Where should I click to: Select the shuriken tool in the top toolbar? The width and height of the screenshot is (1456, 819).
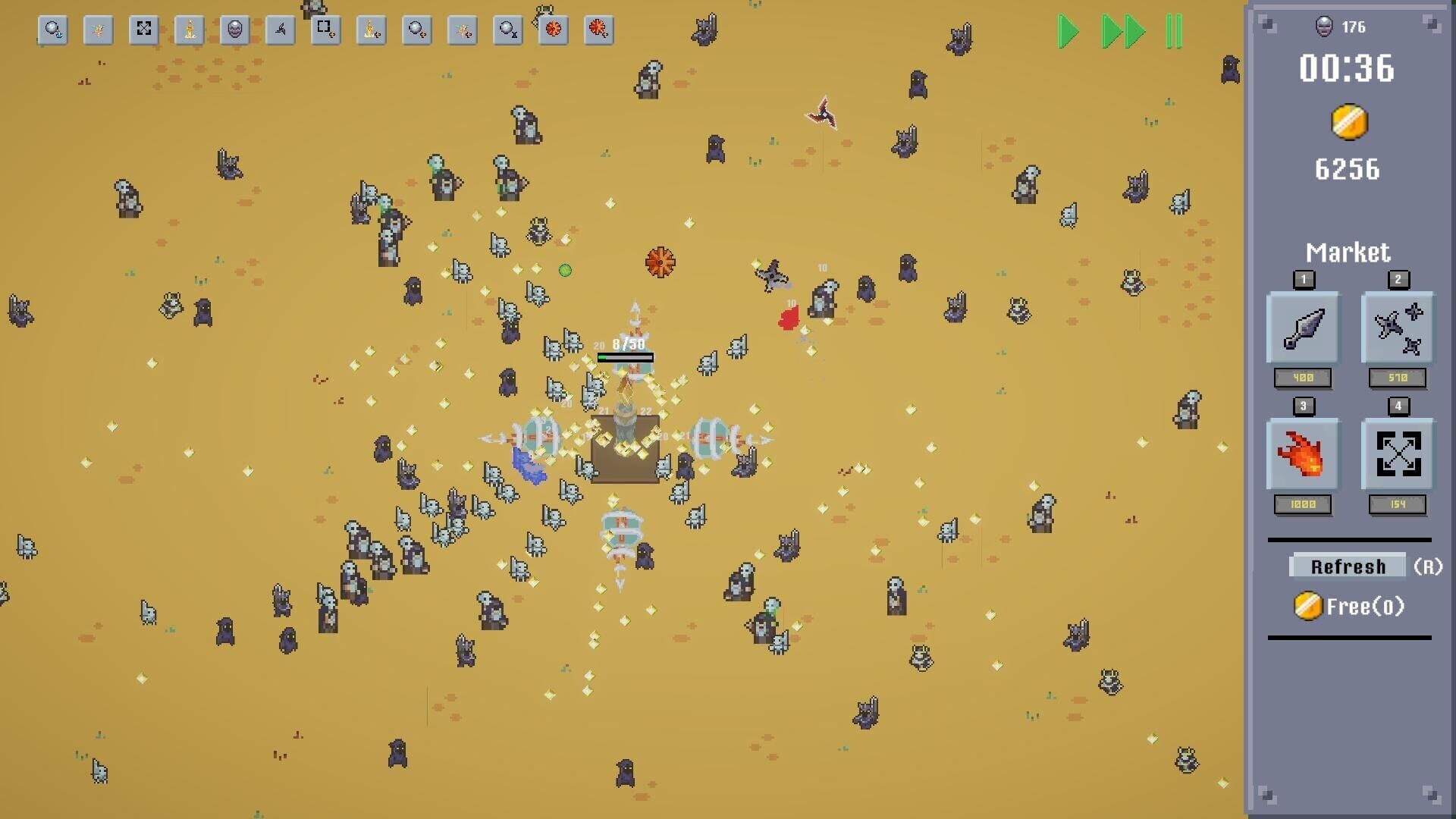(x=279, y=30)
